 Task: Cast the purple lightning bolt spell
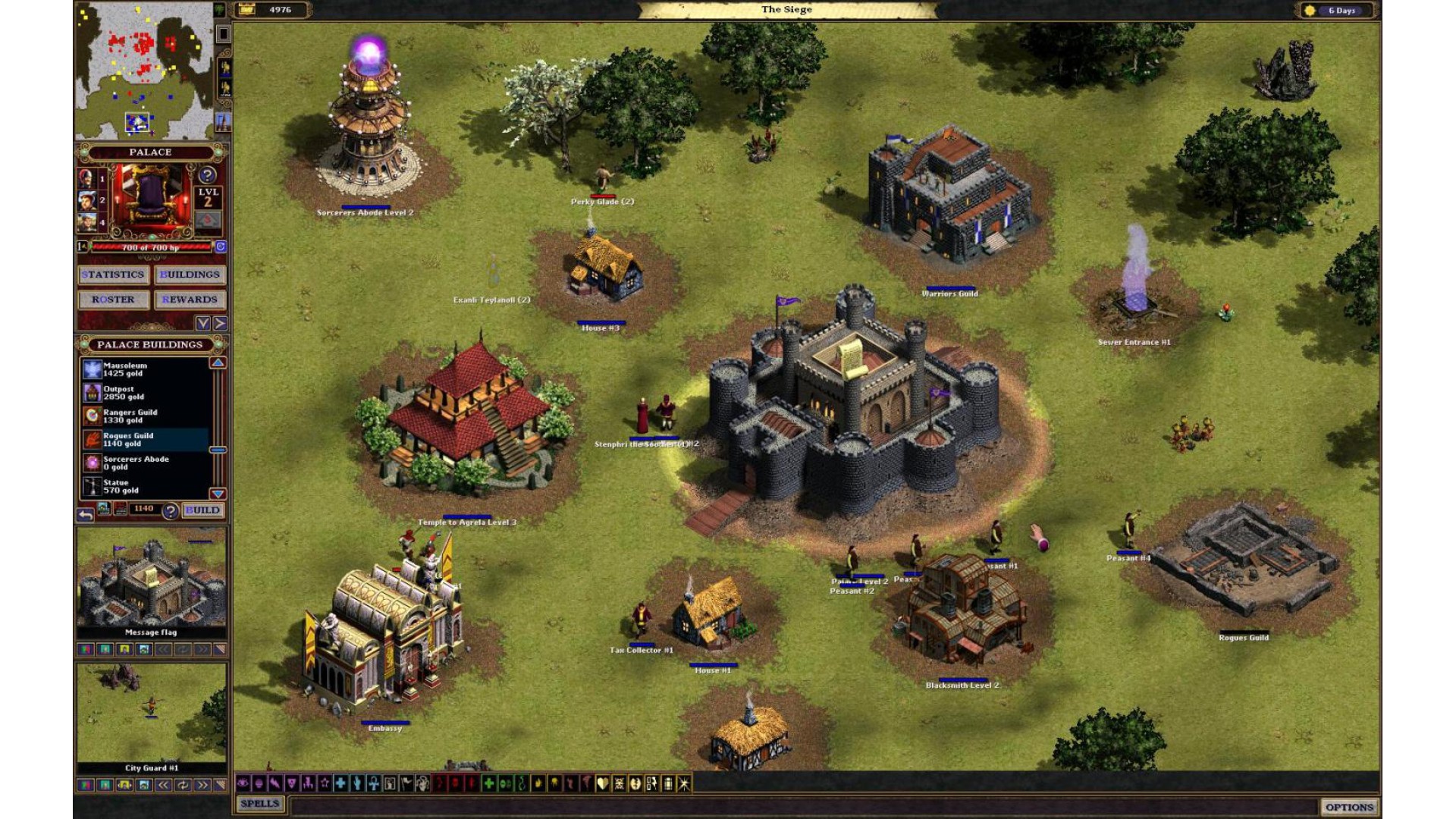(275, 783)
